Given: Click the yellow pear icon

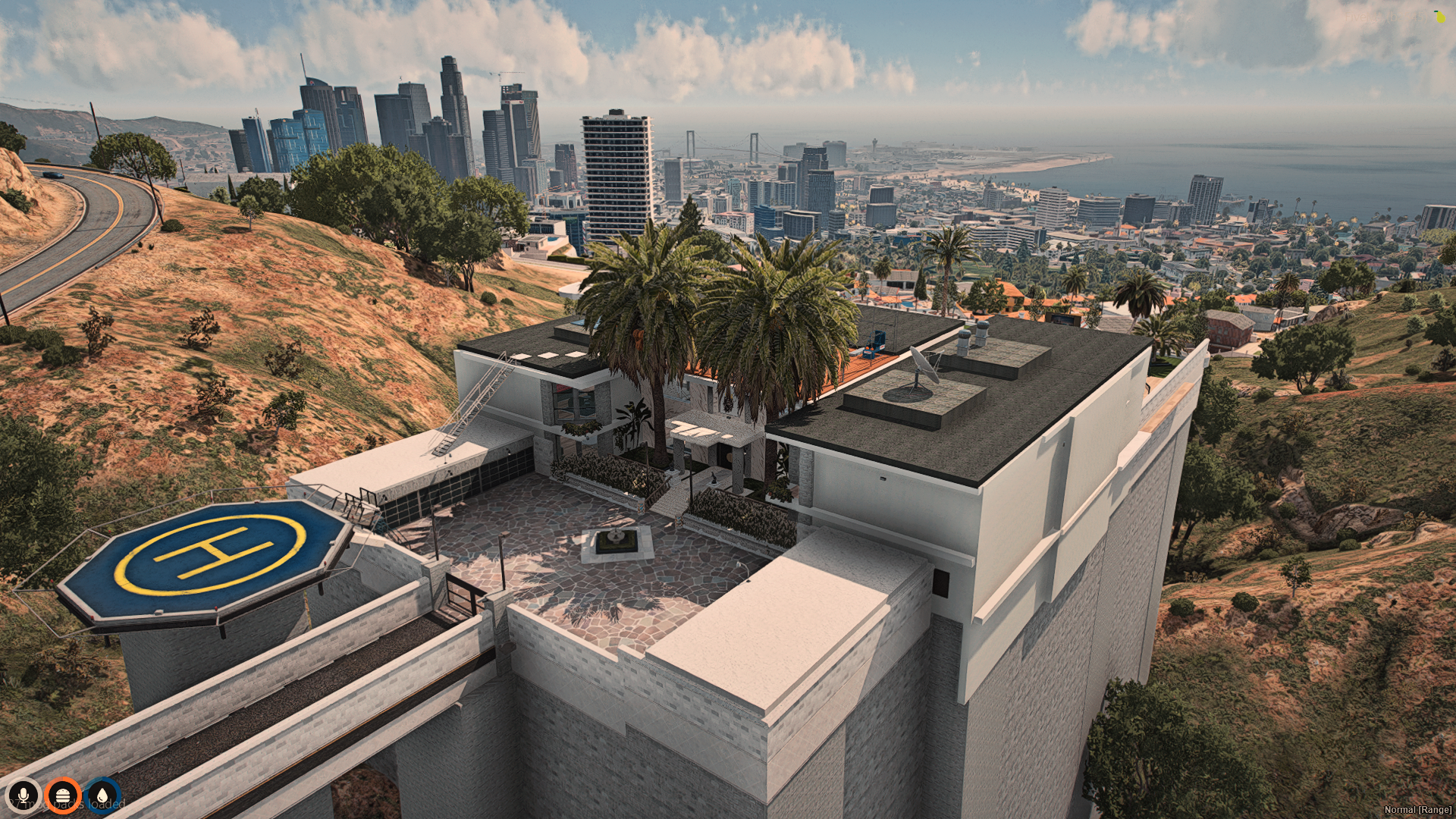Looking at the screenshot, I should pyautogui.click(x=1439, y=17).
